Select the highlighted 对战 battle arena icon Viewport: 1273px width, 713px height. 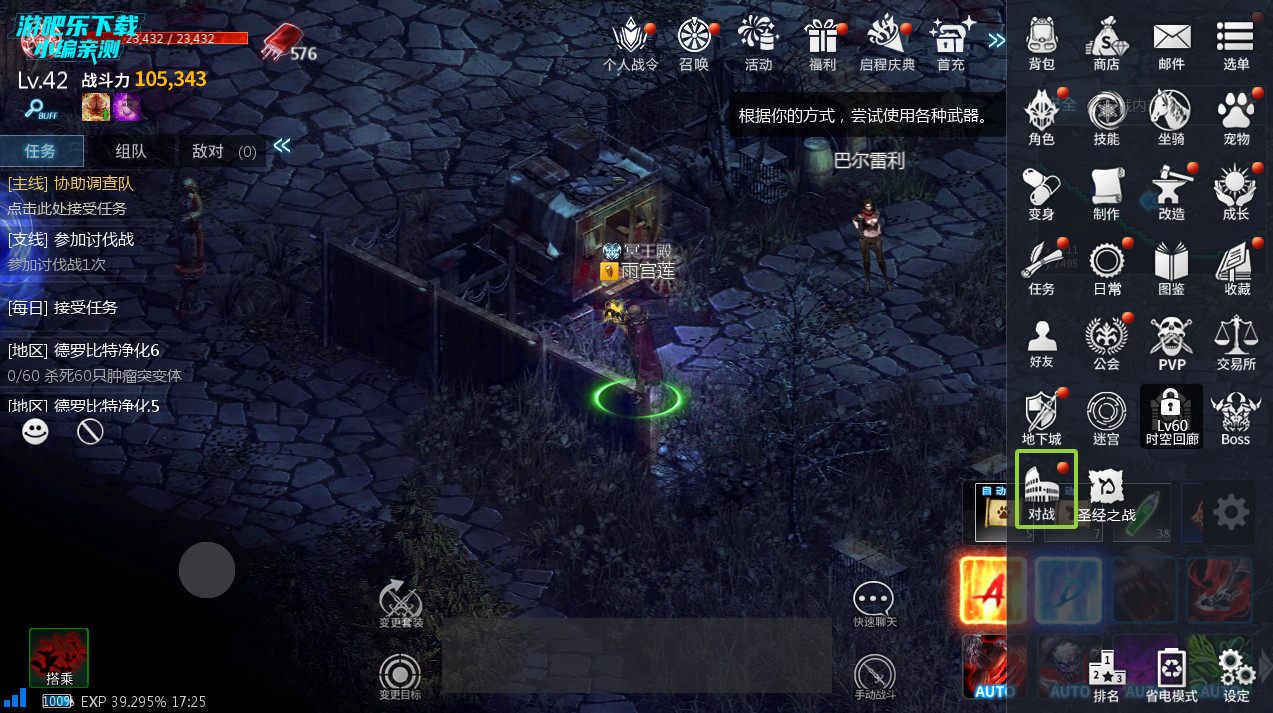(1045, 490)
